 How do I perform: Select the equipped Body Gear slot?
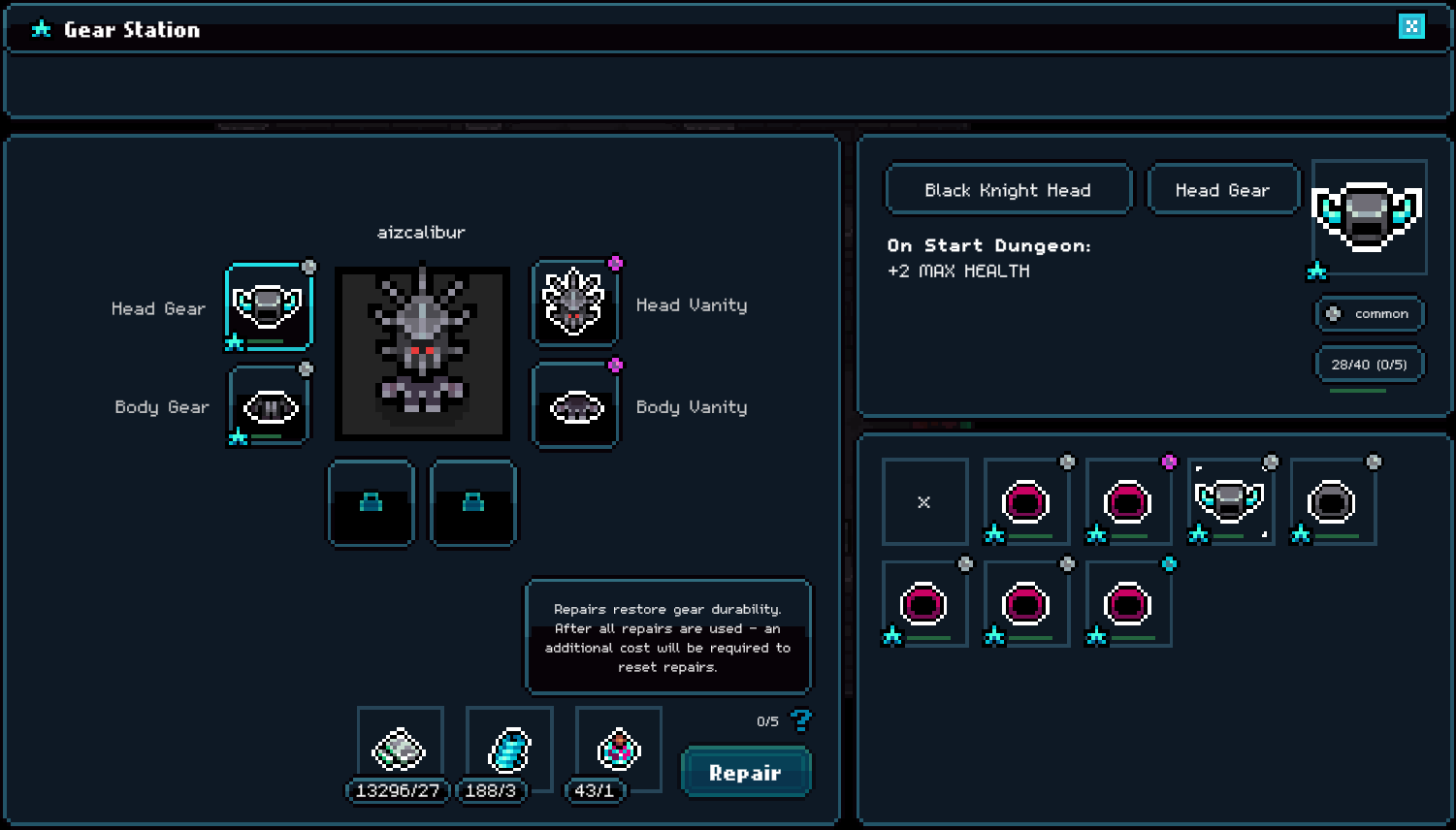point(270,407)
